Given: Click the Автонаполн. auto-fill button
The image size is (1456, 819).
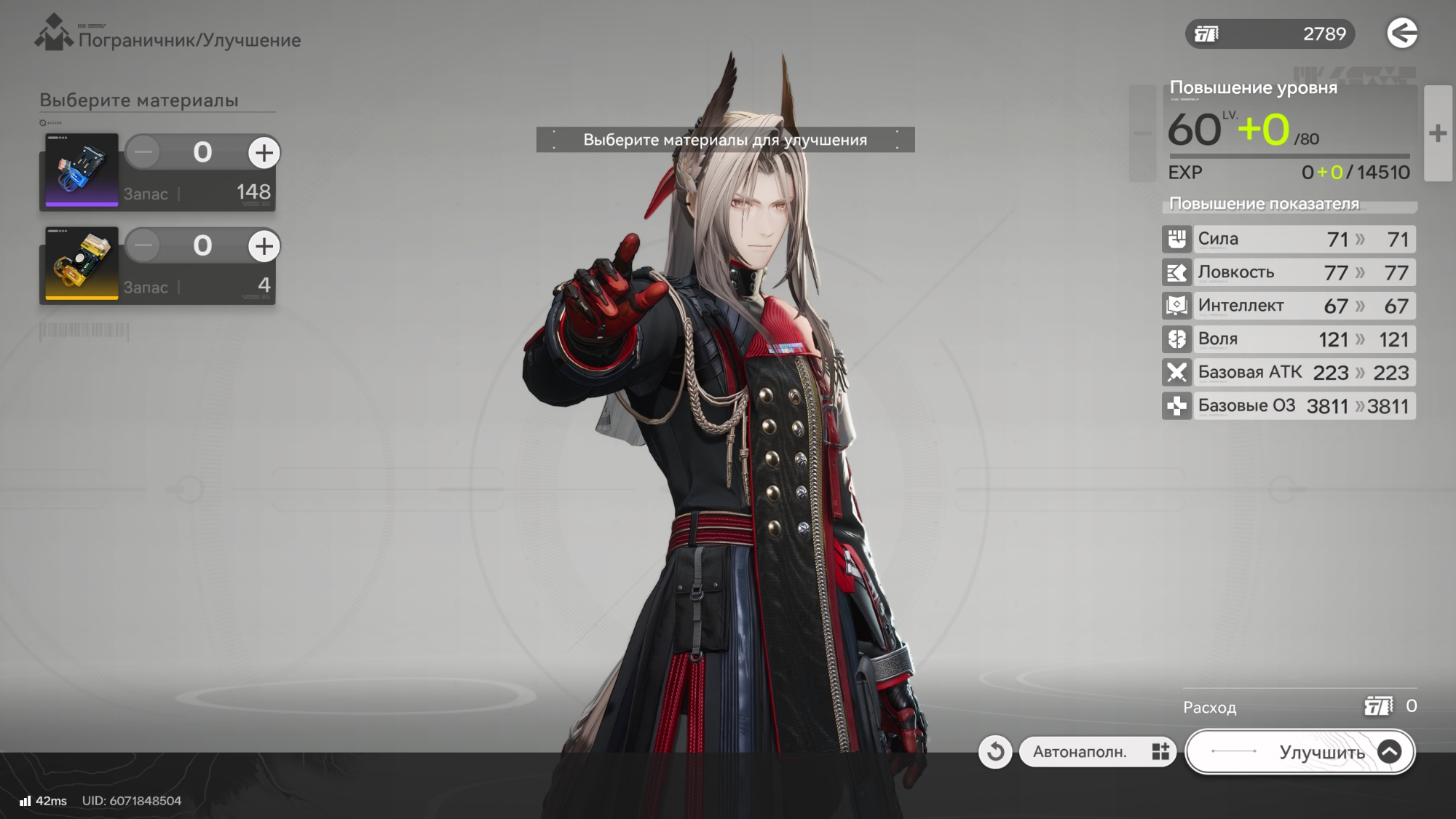Looking at the screenshot, I should pyautogui.click(x=1097, y=752).
